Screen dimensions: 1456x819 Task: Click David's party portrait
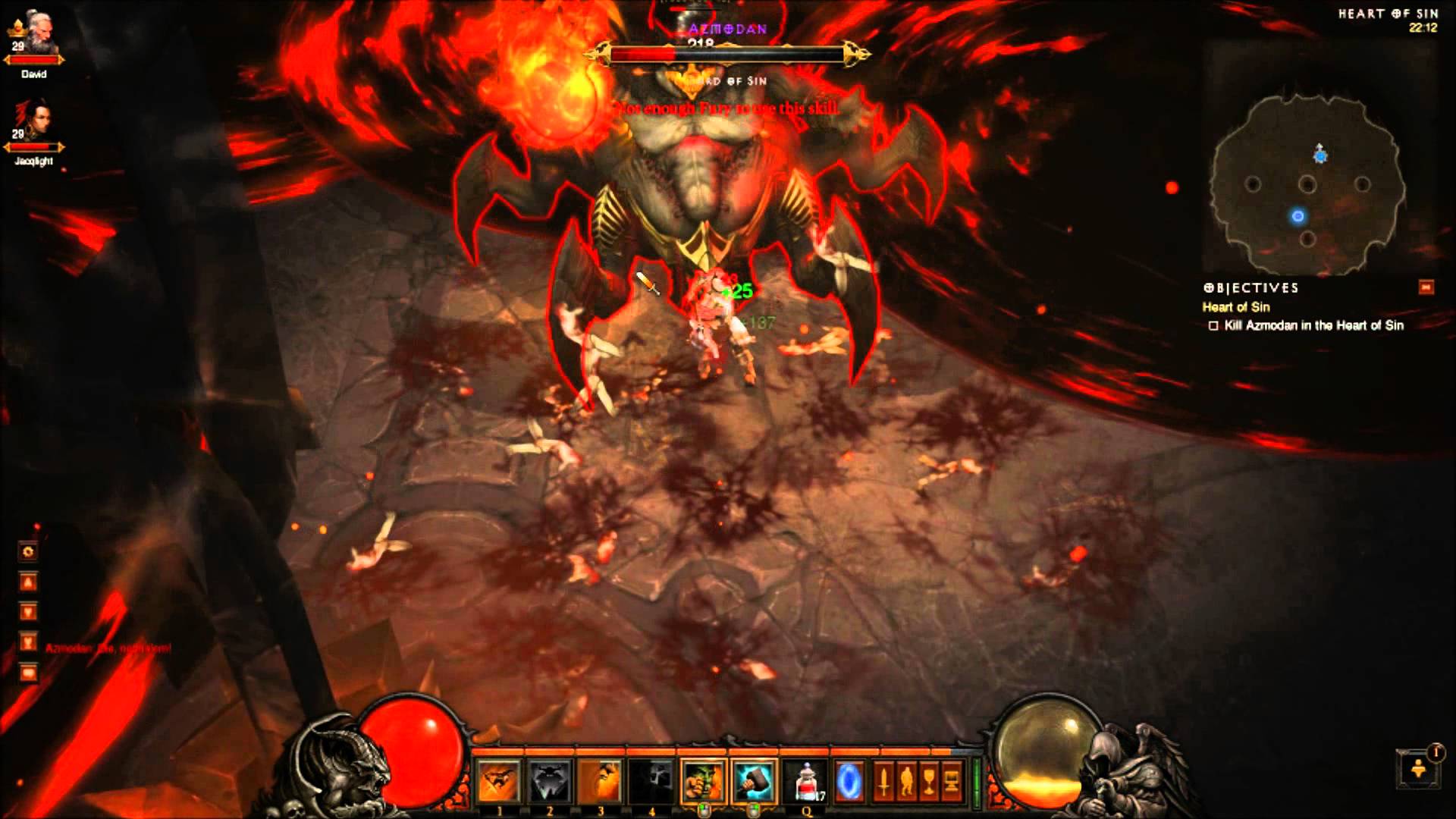[x=34, y=39]
